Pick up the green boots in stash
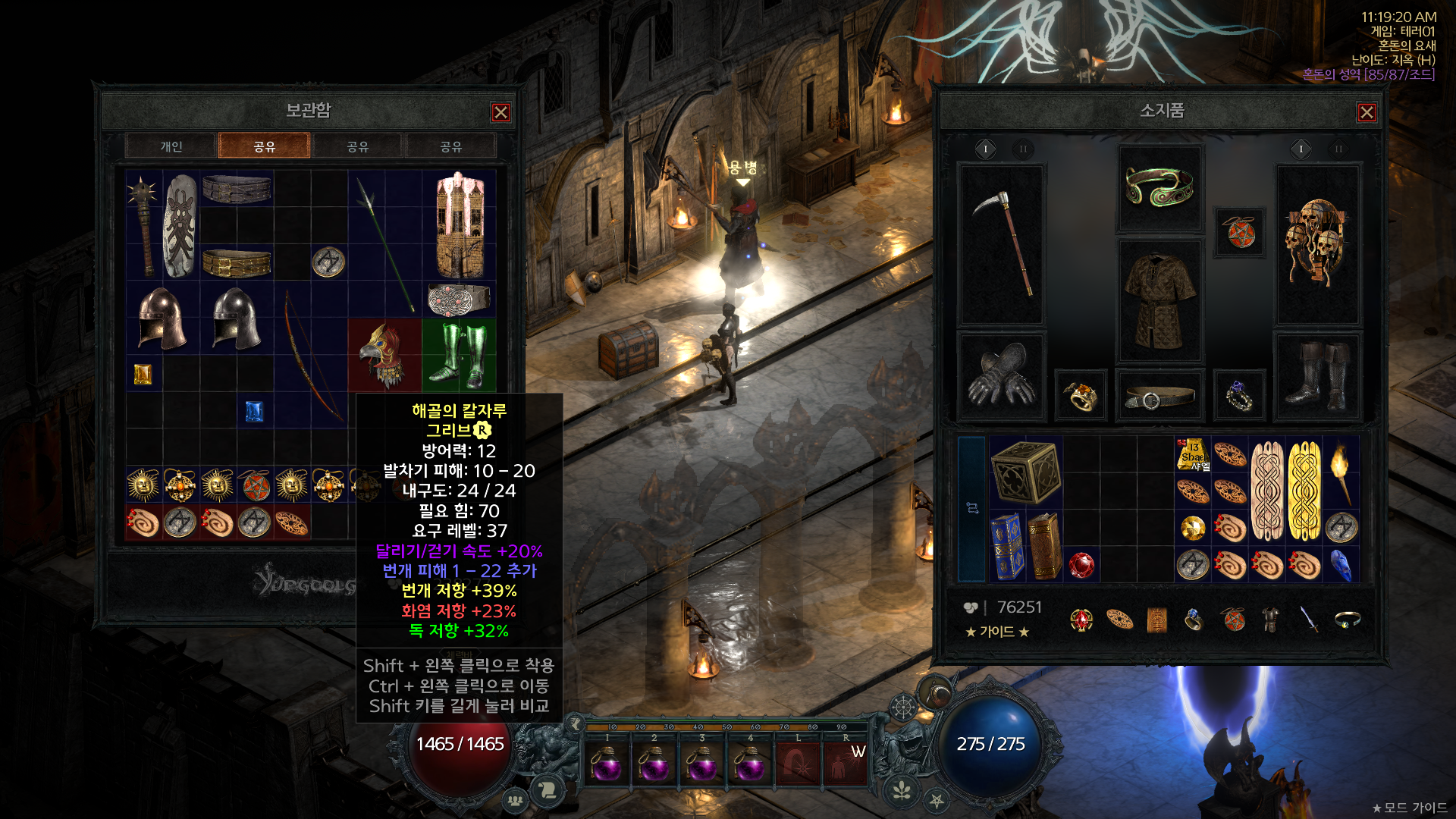1456x819 pixels. pyautogui.click(x=459, y=355)
